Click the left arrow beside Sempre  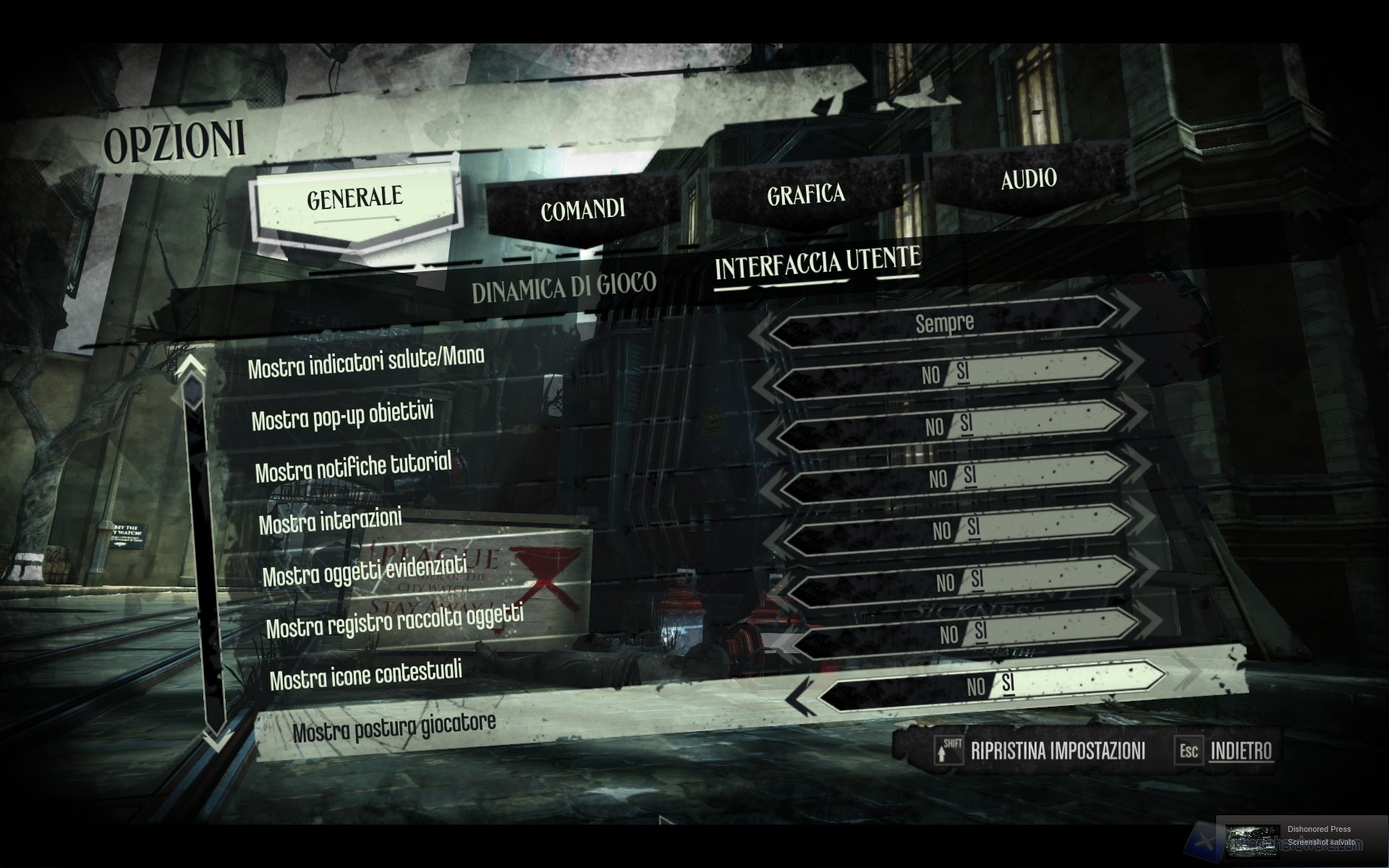coord(757,336)
